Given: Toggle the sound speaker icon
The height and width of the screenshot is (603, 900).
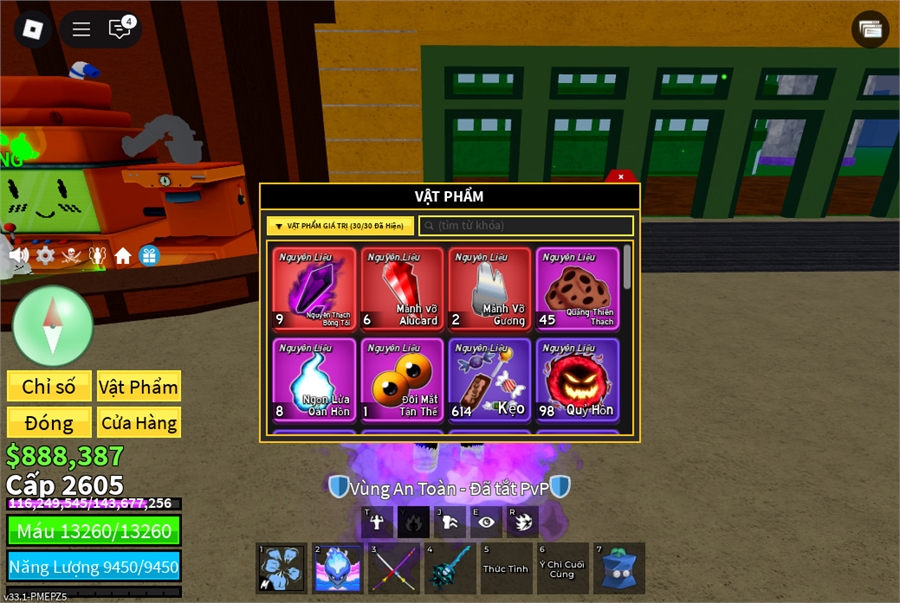Looking at the screenshot, I should (x=18, y=256).
